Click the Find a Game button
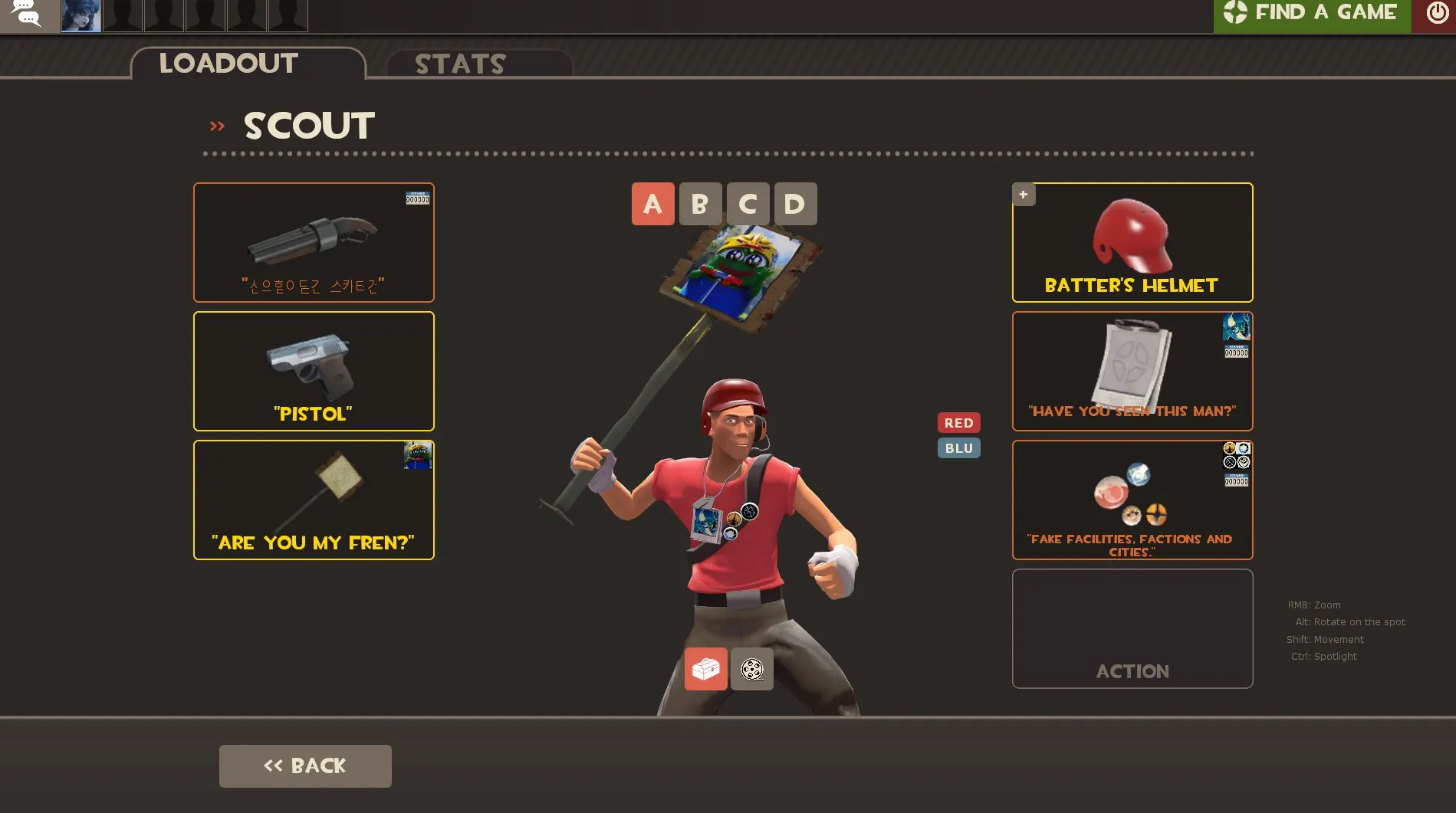The height and width of the screenshot is (813, 1456). pyautogui.click(x=1312, y=14)
